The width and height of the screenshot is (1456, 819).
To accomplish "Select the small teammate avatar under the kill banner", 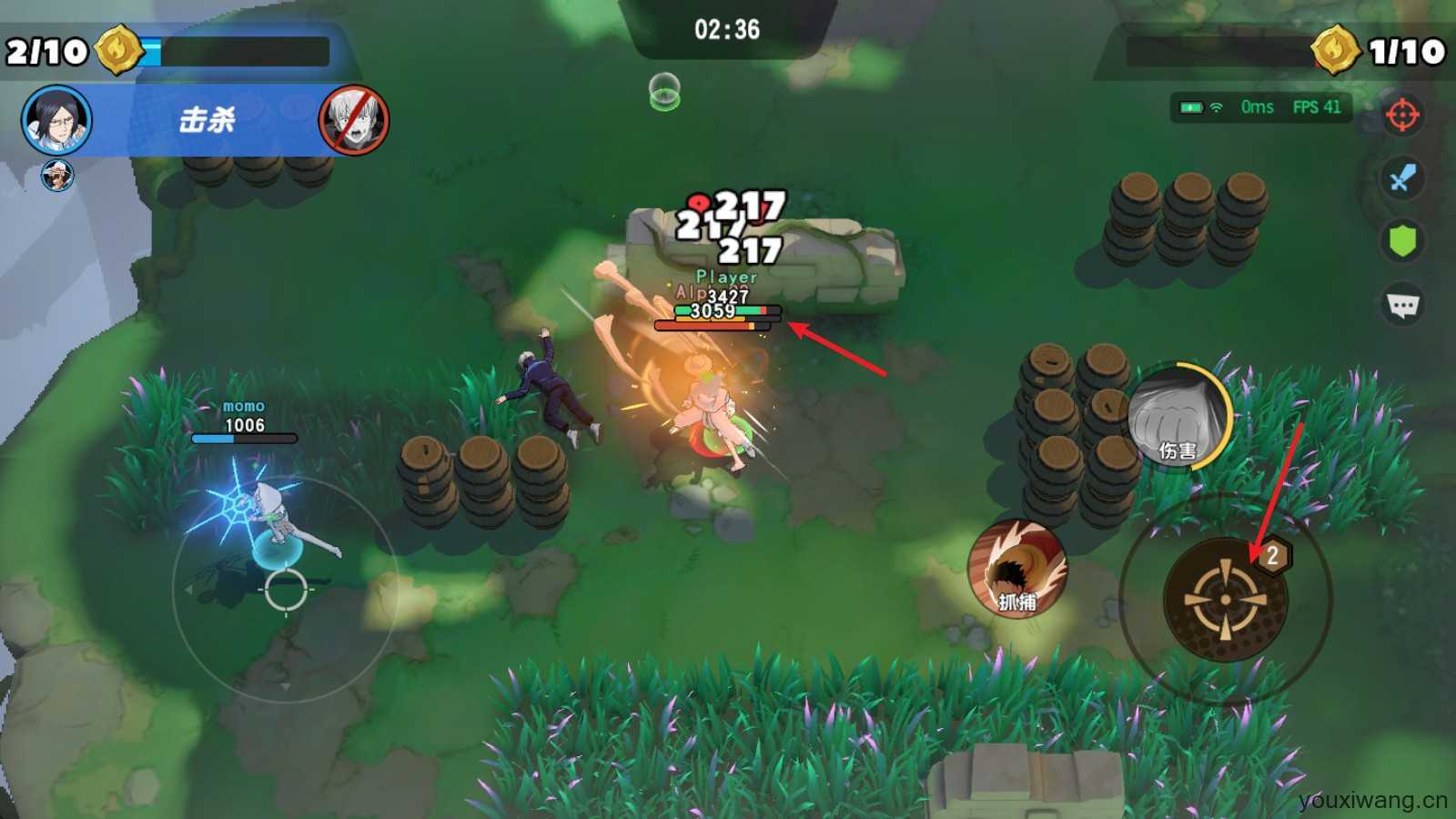I will click(x=58, y=174).
